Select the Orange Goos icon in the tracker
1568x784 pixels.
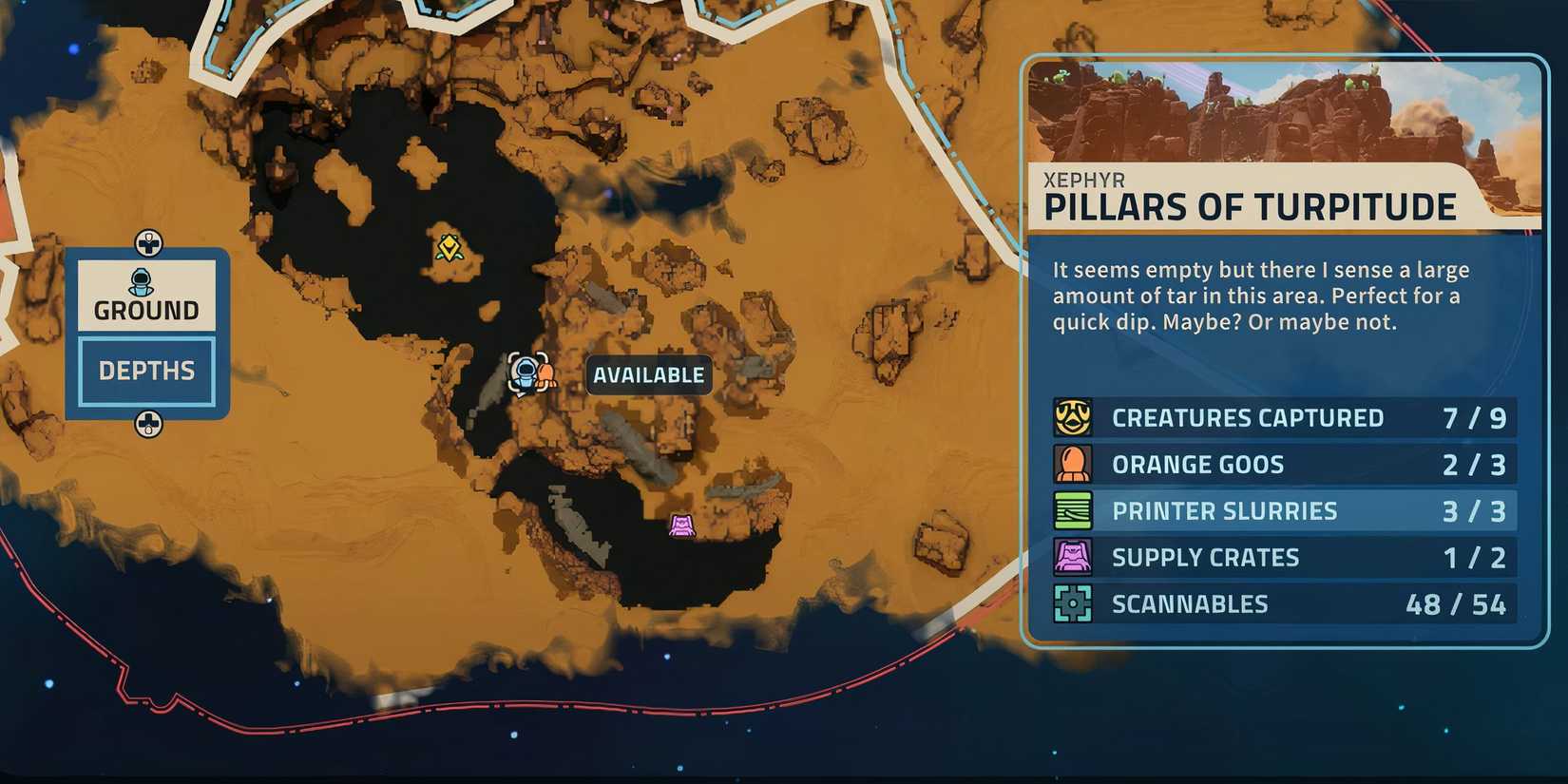[1074, 464]
